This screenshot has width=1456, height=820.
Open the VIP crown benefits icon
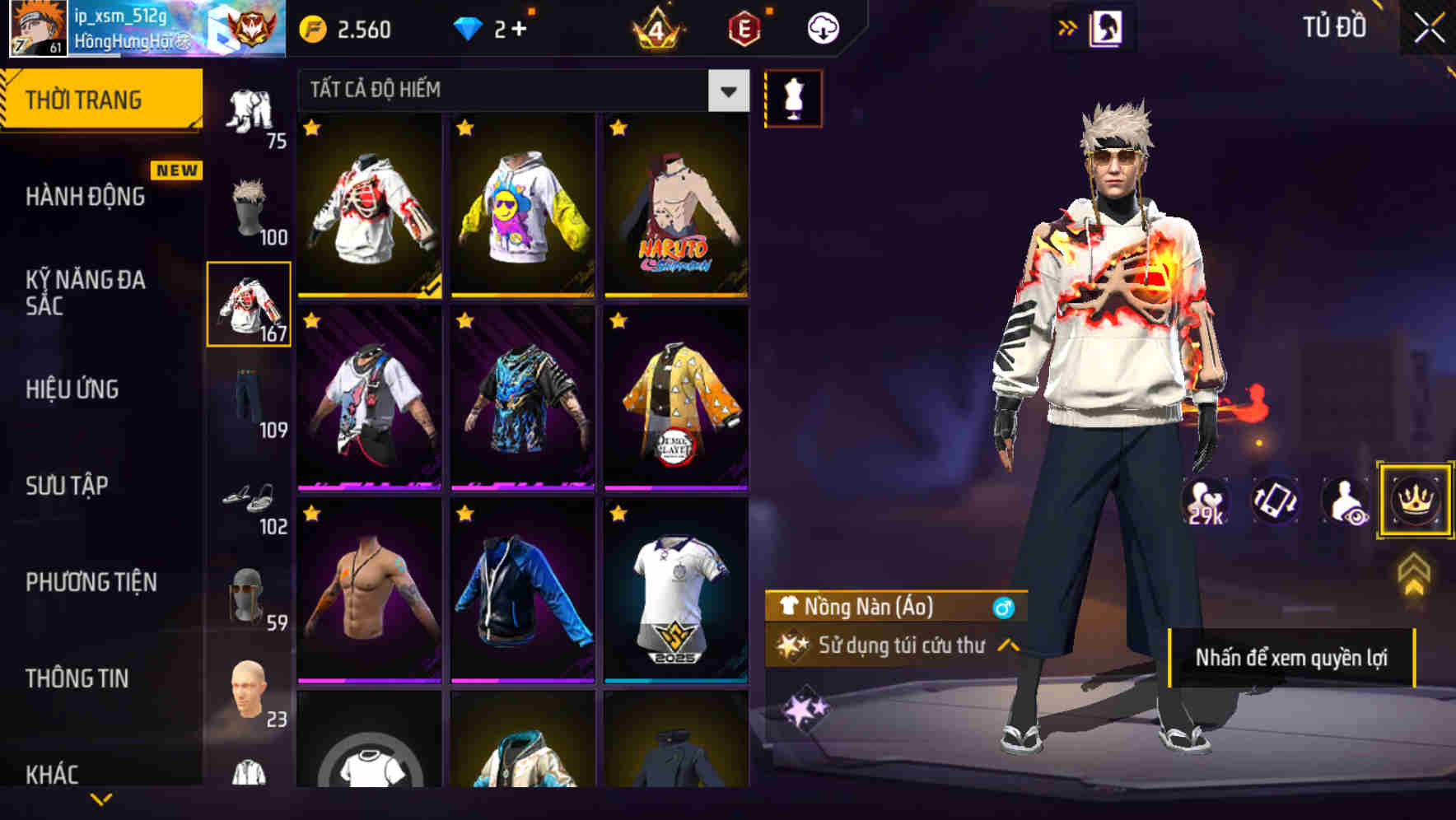coord(1414,501)
